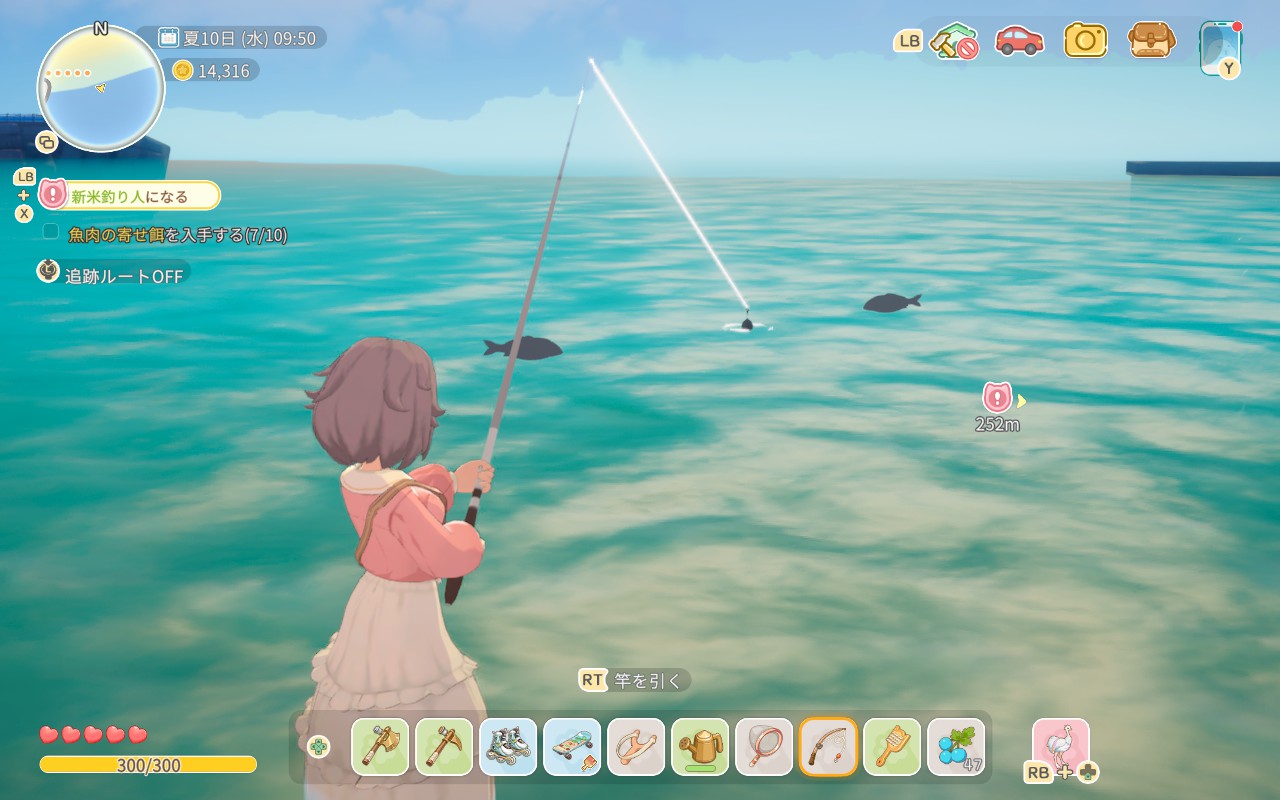Equip the watering can slot
This screenshot has width=1280, height=800.
coord(700,747)
